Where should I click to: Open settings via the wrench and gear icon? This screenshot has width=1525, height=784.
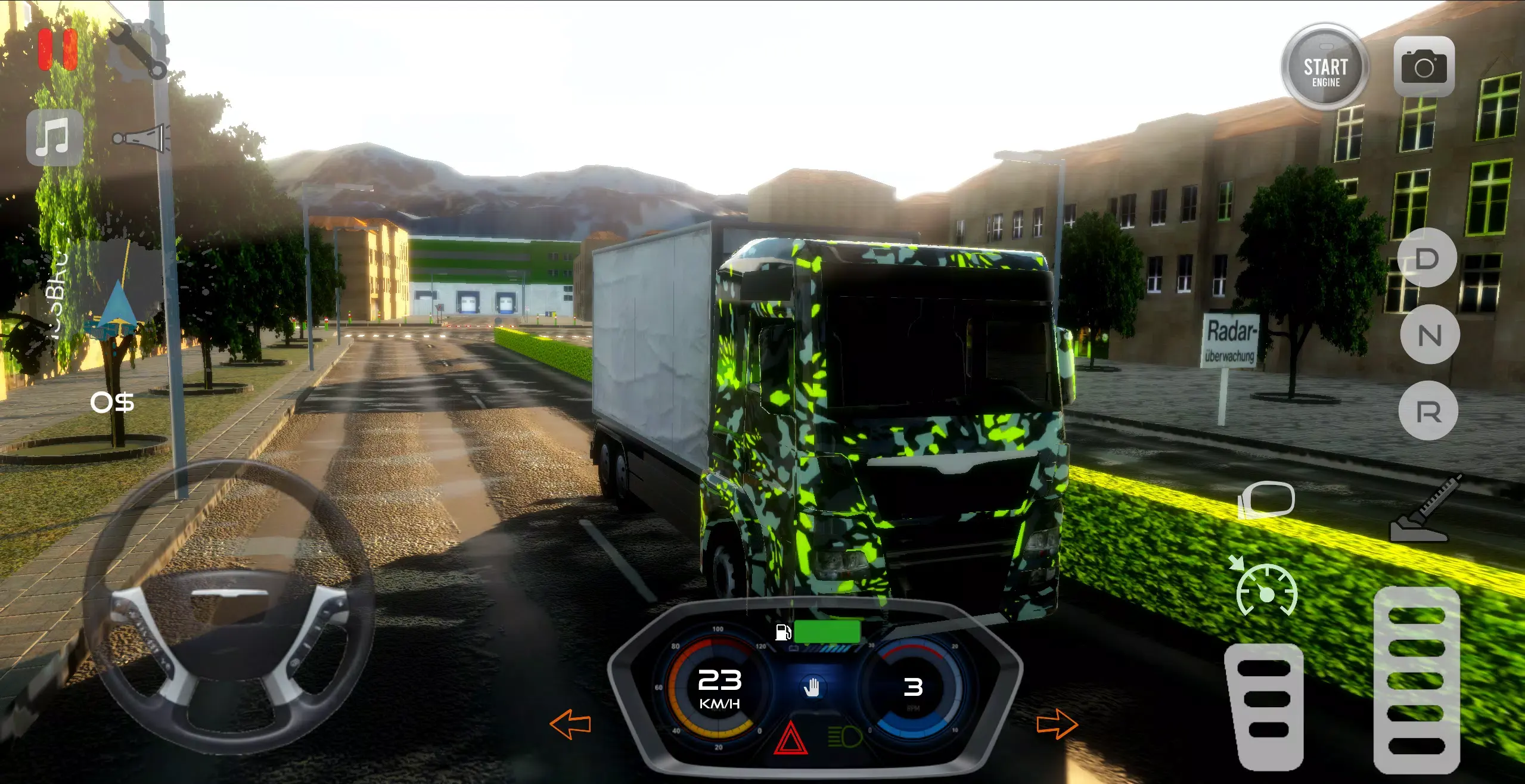[138, 51]
